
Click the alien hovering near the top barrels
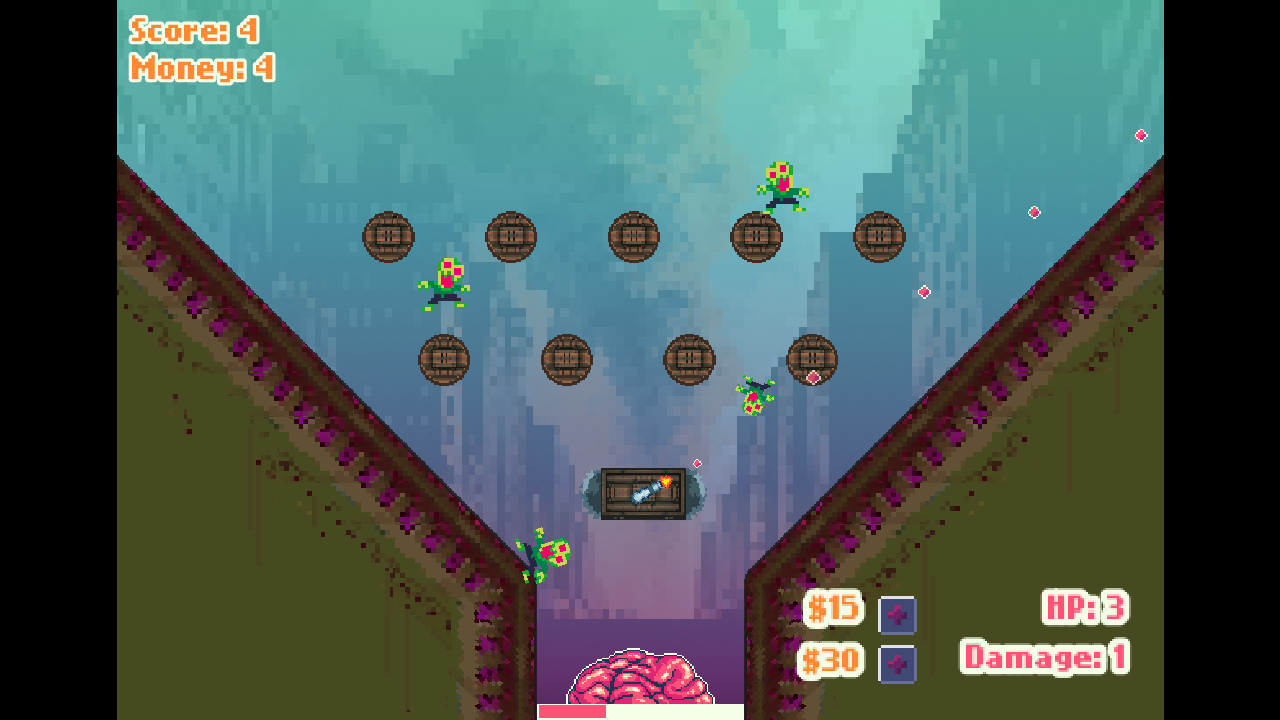782,182
